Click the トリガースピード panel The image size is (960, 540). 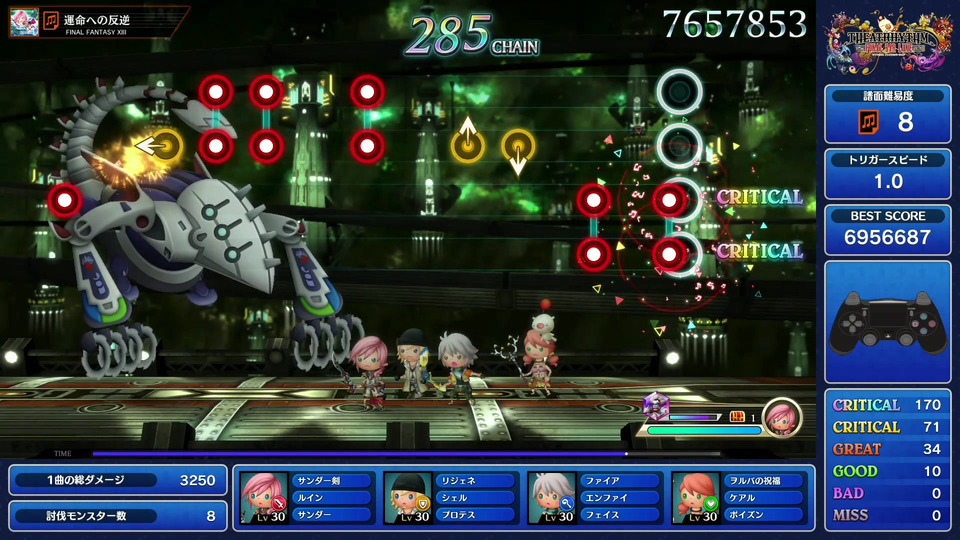(887, 173)
